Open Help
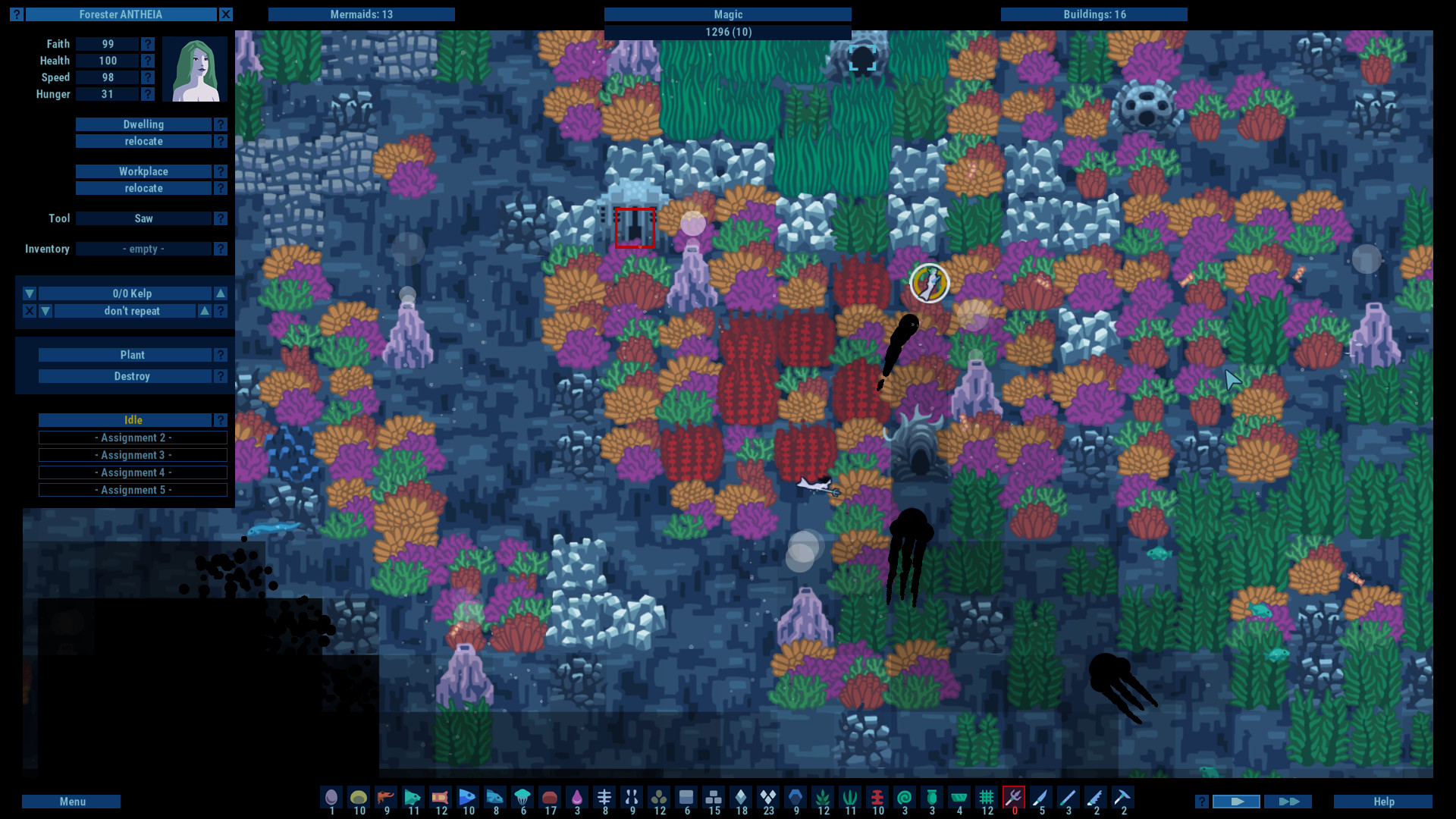1456x819 pixels. (1382, 801)
